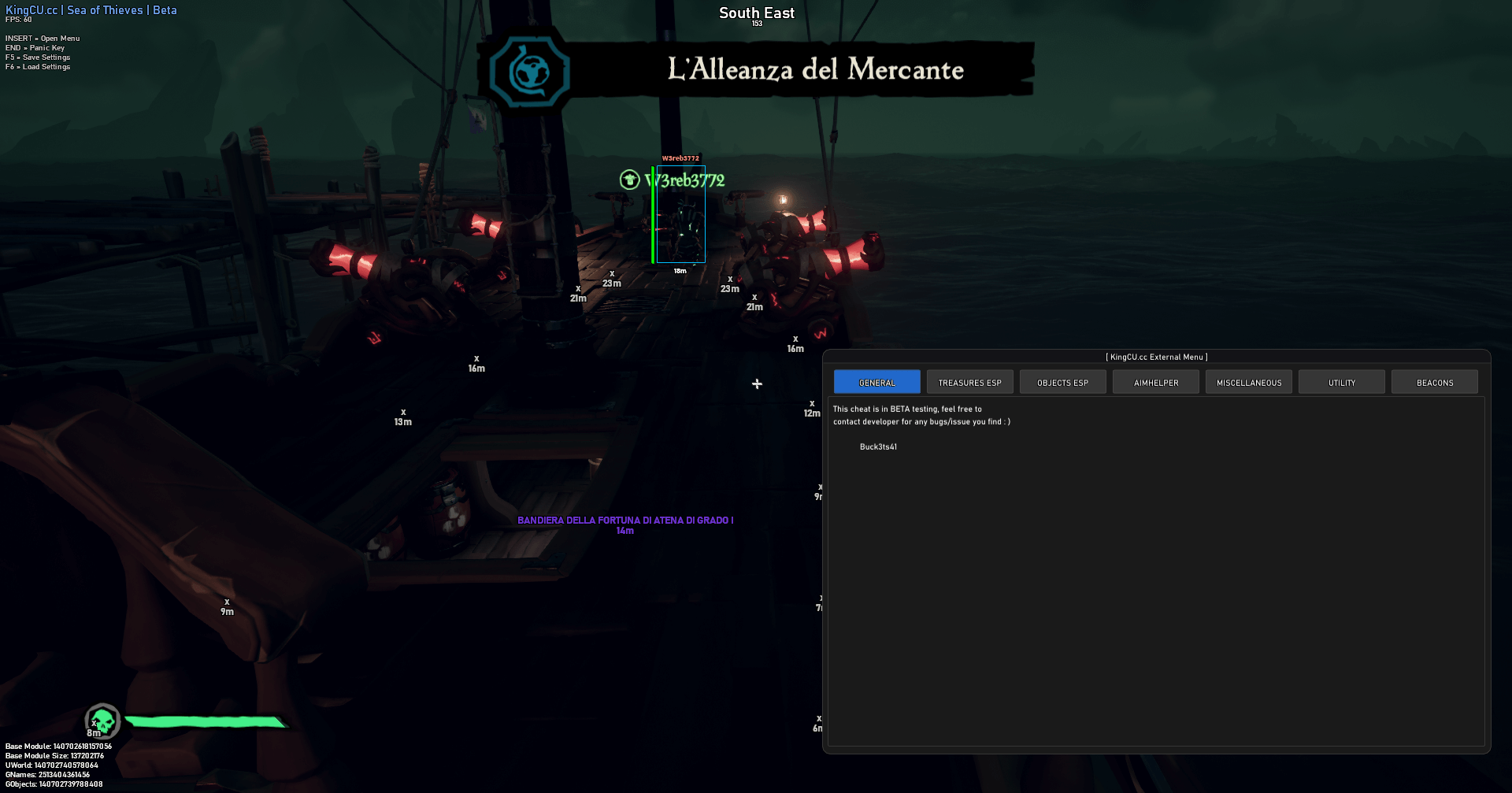The width and height of the screenshot is (1512, 793).
Task: Click the crosshair in screen center
Action: click(756, 384)
